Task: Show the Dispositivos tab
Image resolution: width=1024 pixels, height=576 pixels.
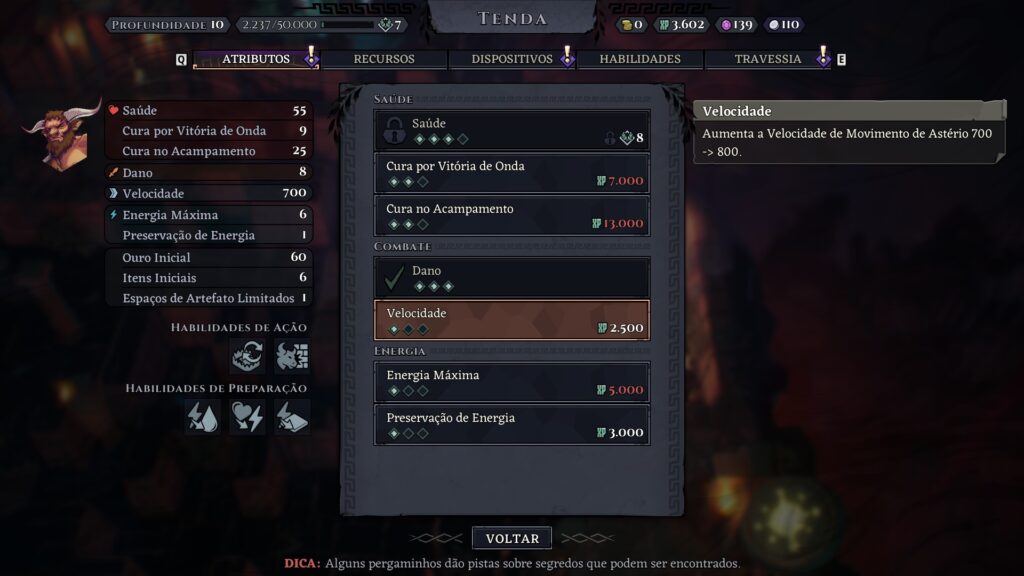Action: [511, 59]
